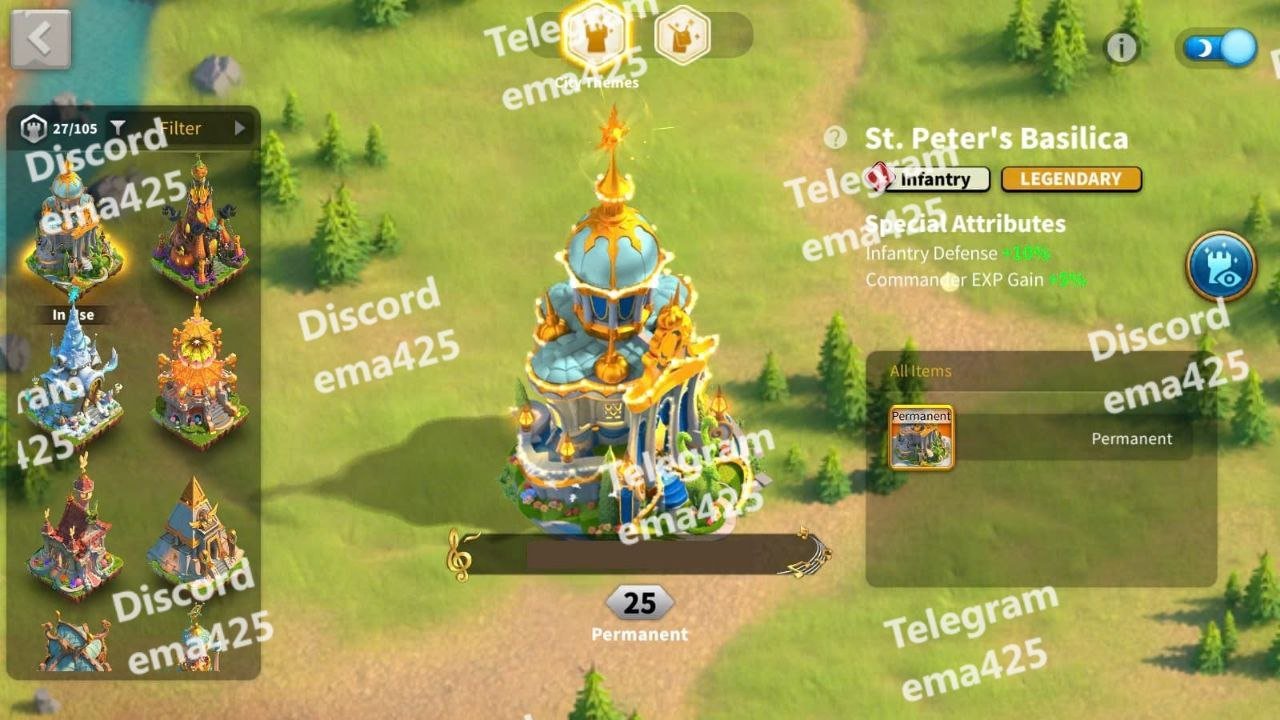Toggle the day/night moon switch
This screenshot has height=720, width=1280.
1219,47
